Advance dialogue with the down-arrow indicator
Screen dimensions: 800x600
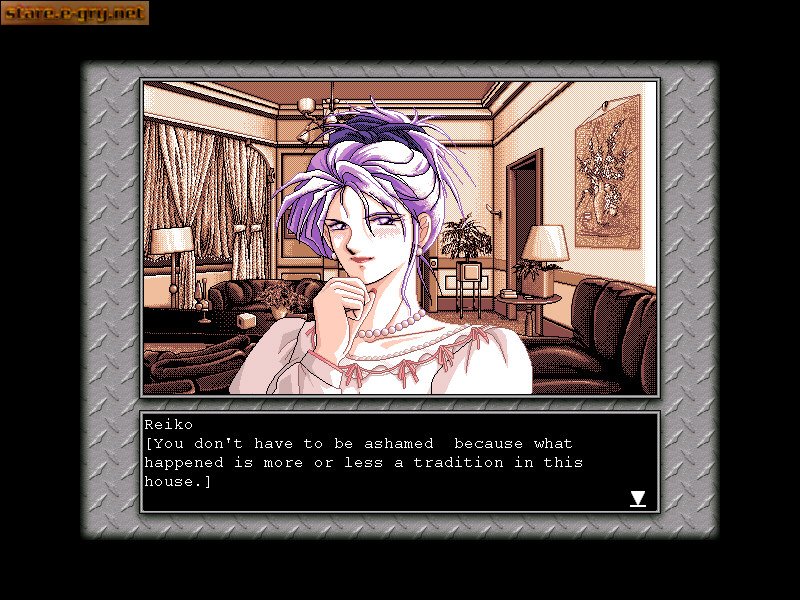click(x=637, y=498)
